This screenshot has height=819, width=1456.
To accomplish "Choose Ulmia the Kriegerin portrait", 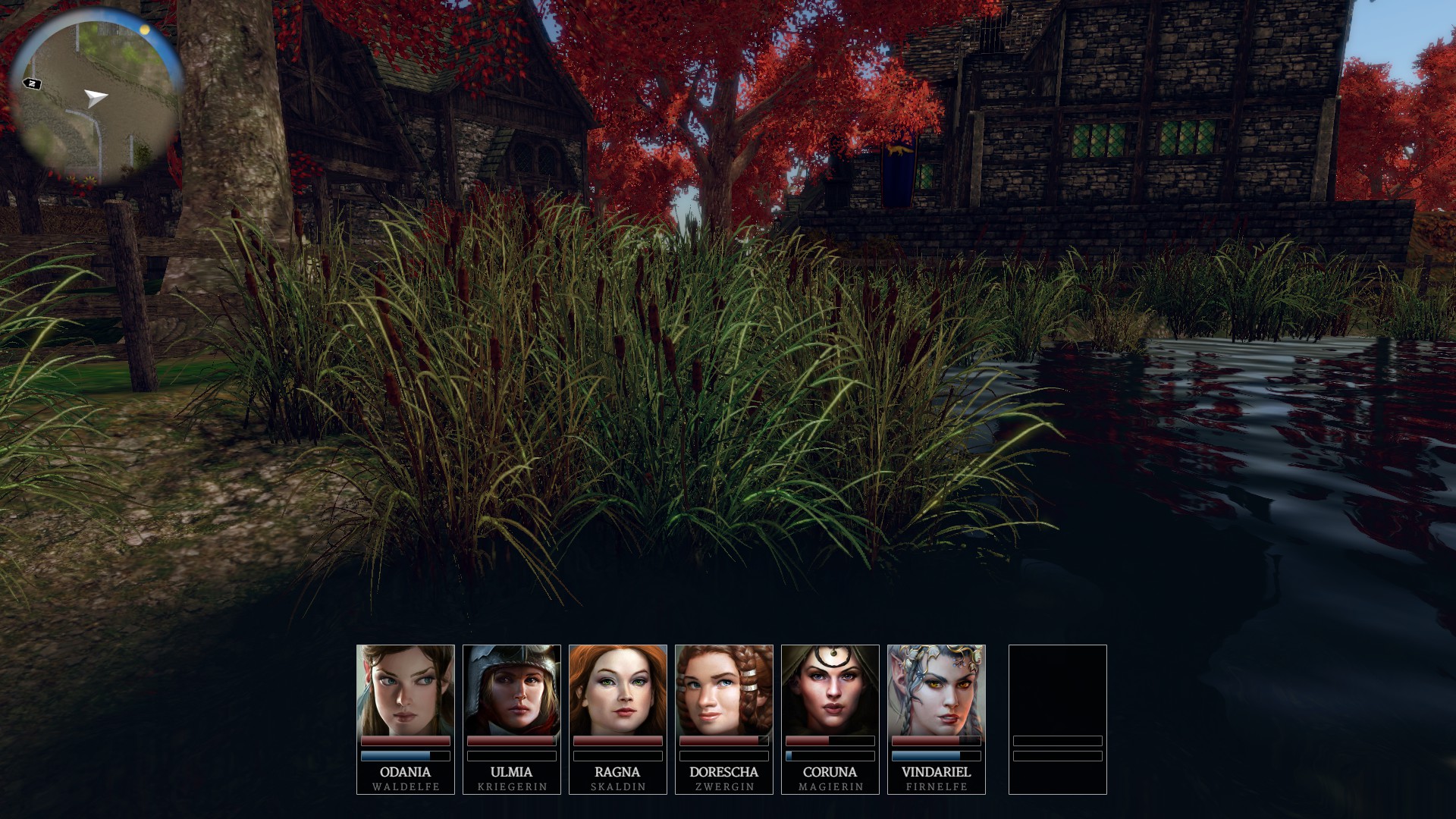I will (512, 690).
